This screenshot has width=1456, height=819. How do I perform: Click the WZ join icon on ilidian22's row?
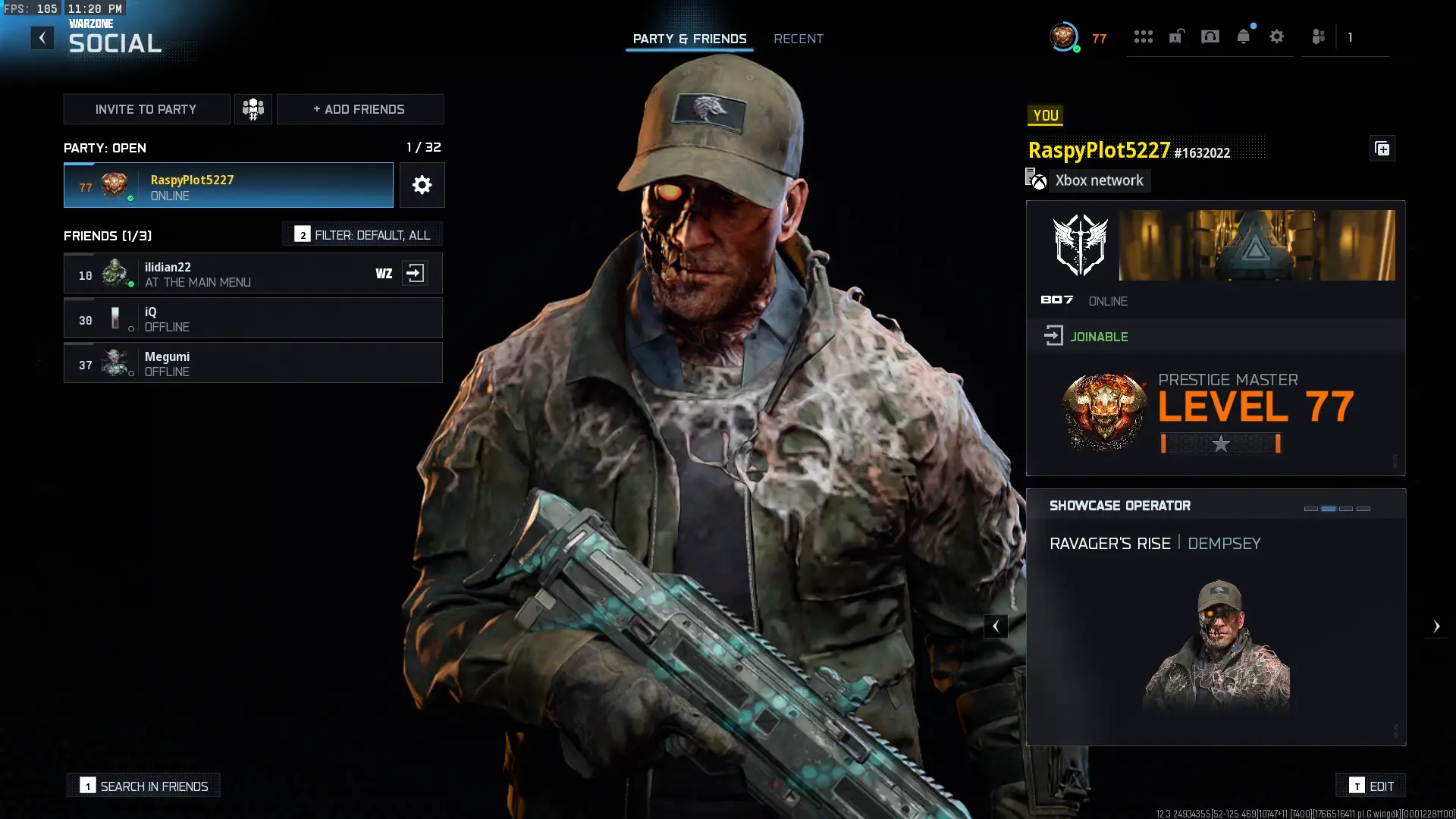pos(416,273)
